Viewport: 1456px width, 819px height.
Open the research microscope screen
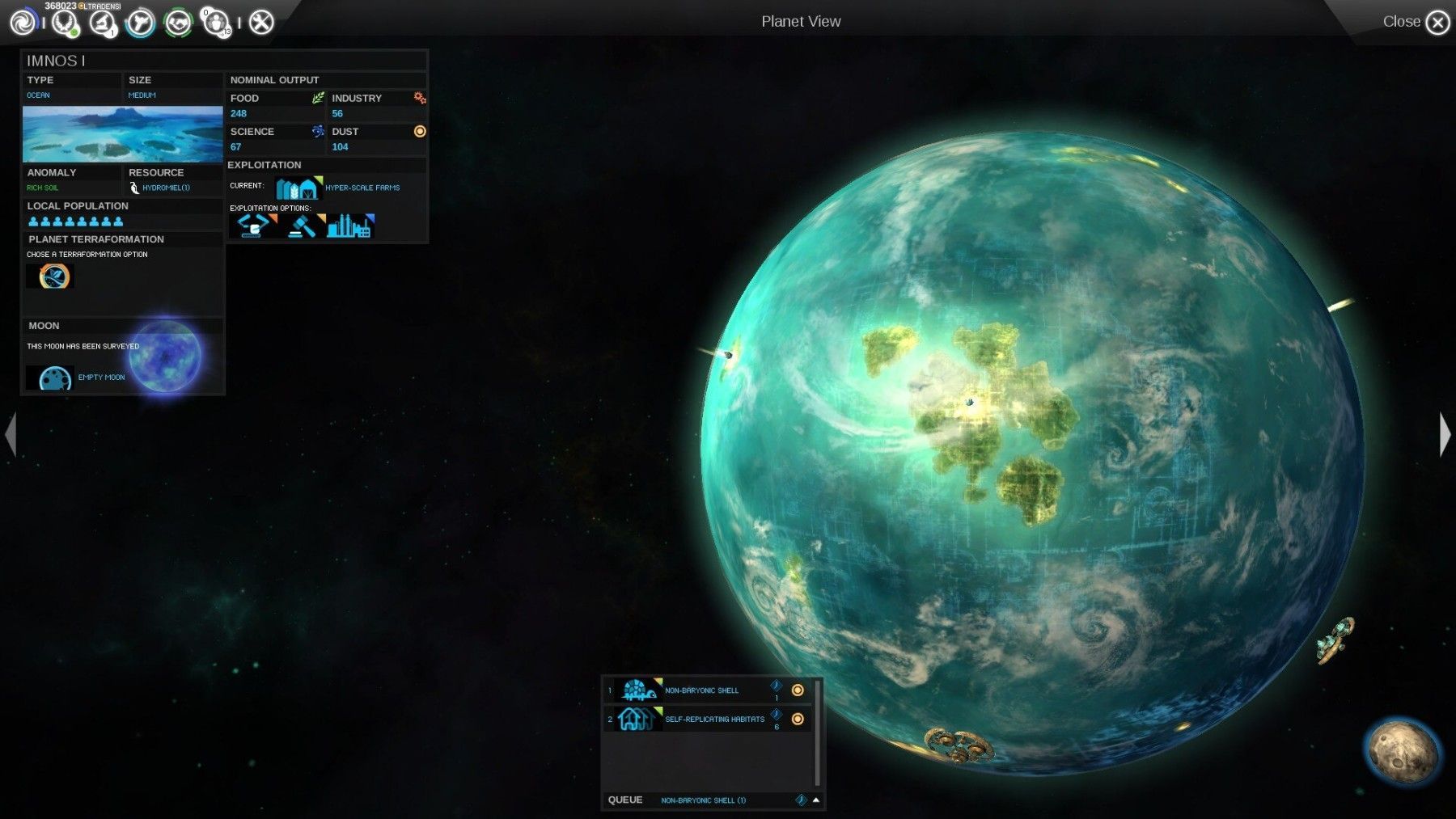103,22
